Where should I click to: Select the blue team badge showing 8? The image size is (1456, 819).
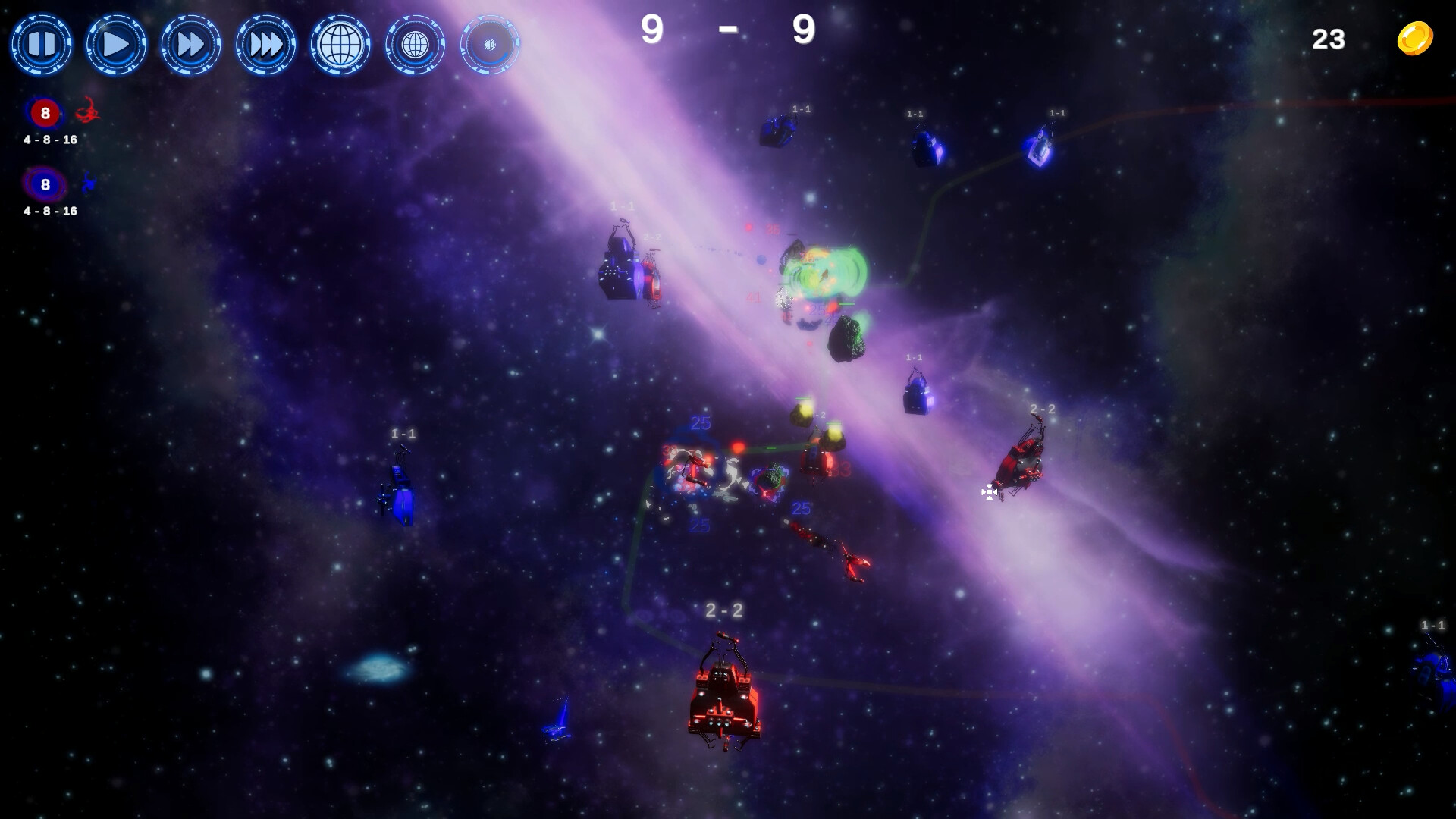click(45, 184)
